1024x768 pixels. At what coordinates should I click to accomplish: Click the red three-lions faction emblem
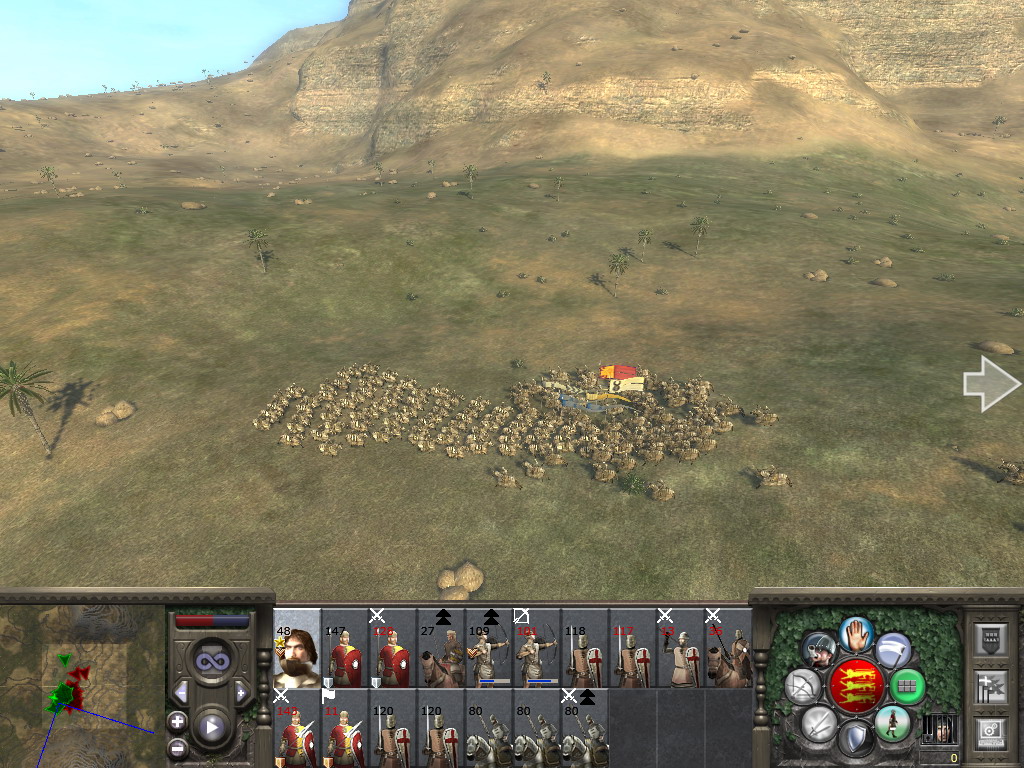click(856, 686)
